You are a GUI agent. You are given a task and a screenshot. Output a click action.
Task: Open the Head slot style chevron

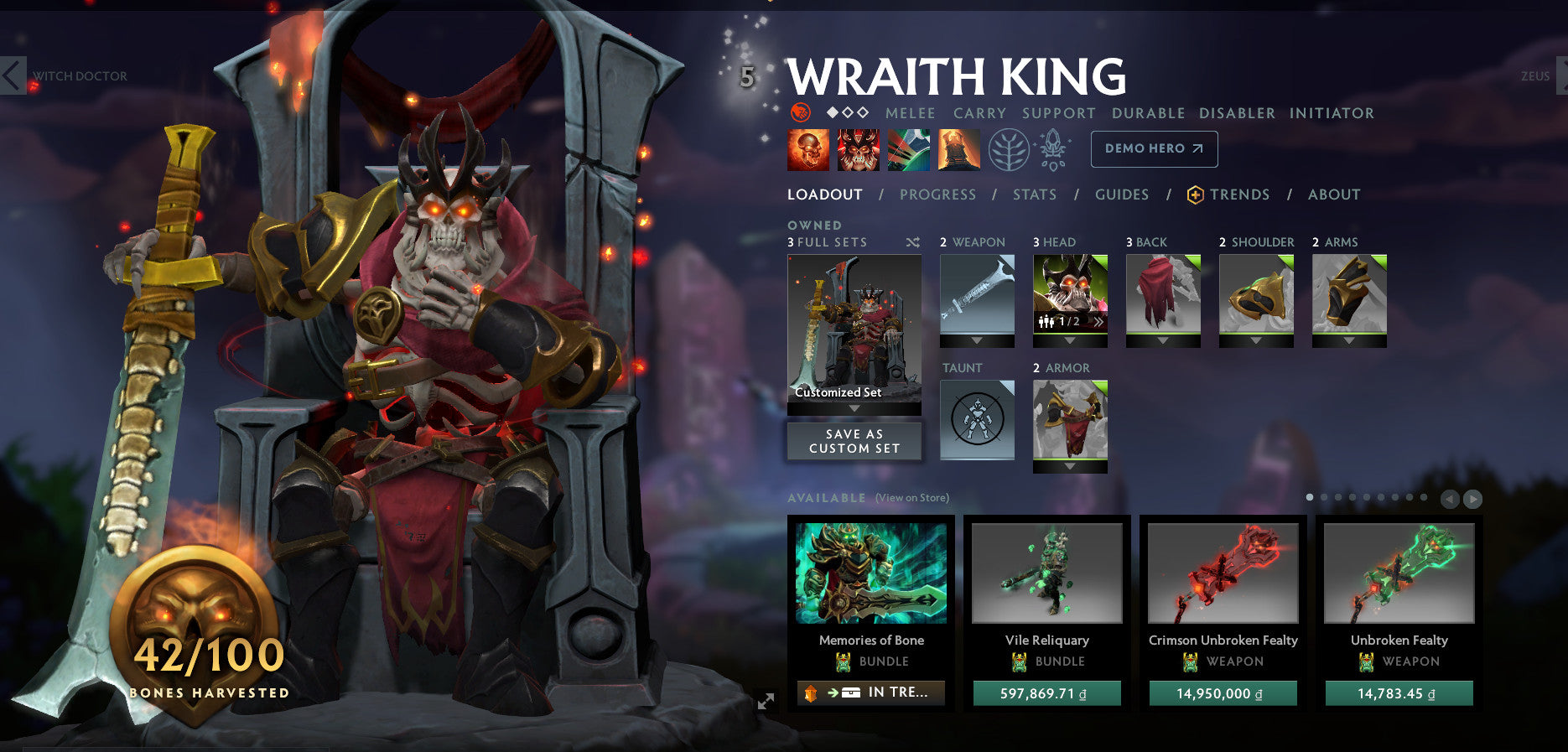(1099, 321)
